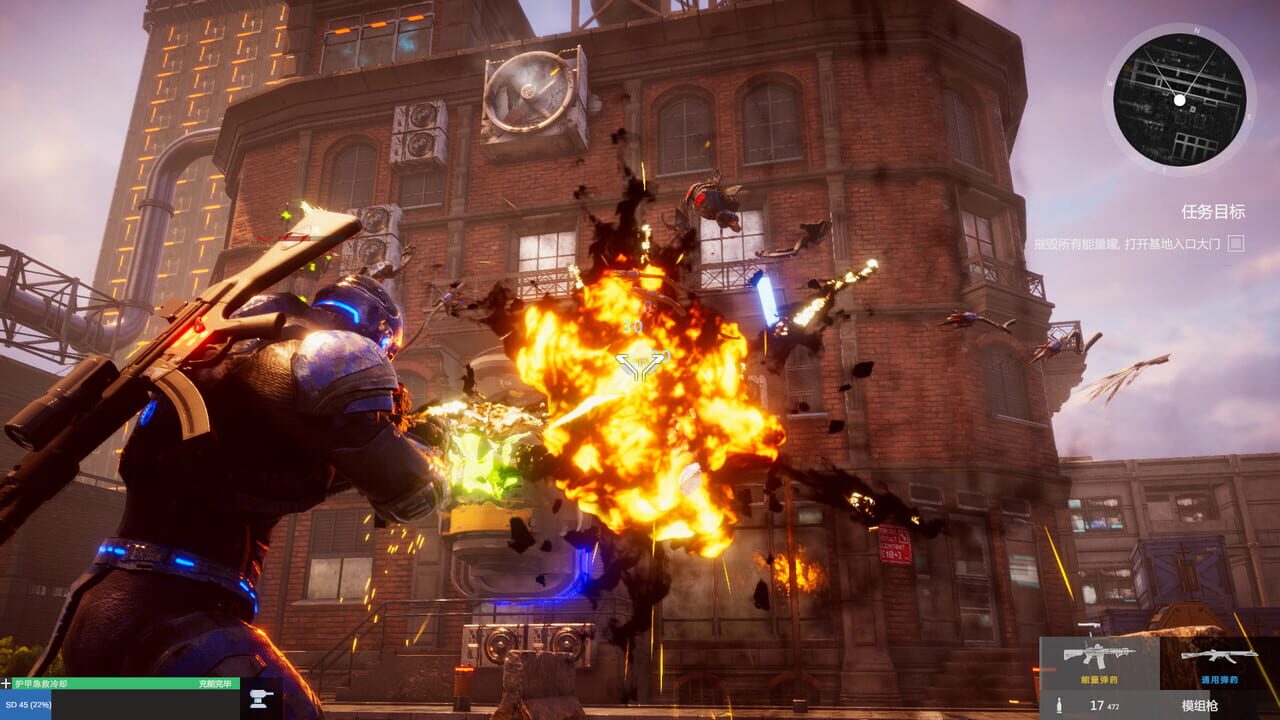Click the repair hammer icon bottom-left
The width and height of the screenshot is (1280, 720).
pyautogui.click(x=259, y=699)
